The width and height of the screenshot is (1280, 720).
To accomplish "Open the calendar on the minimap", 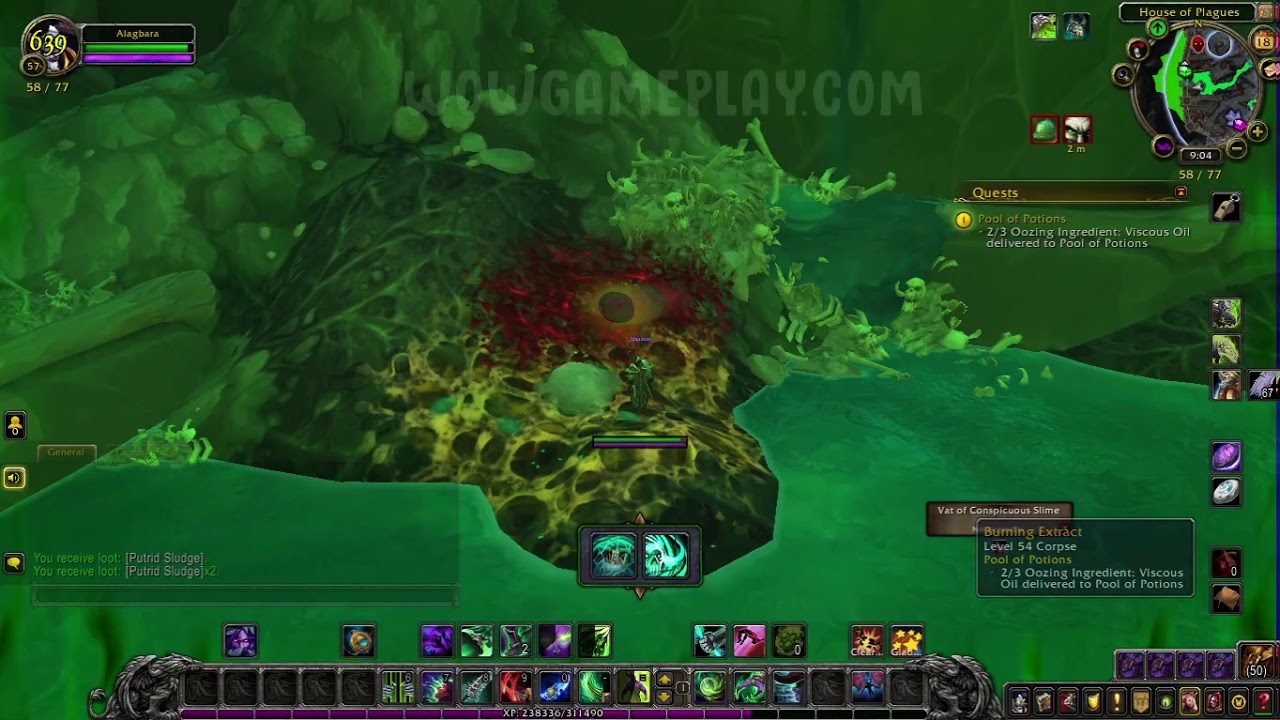I will click(x=1263, y=41).
